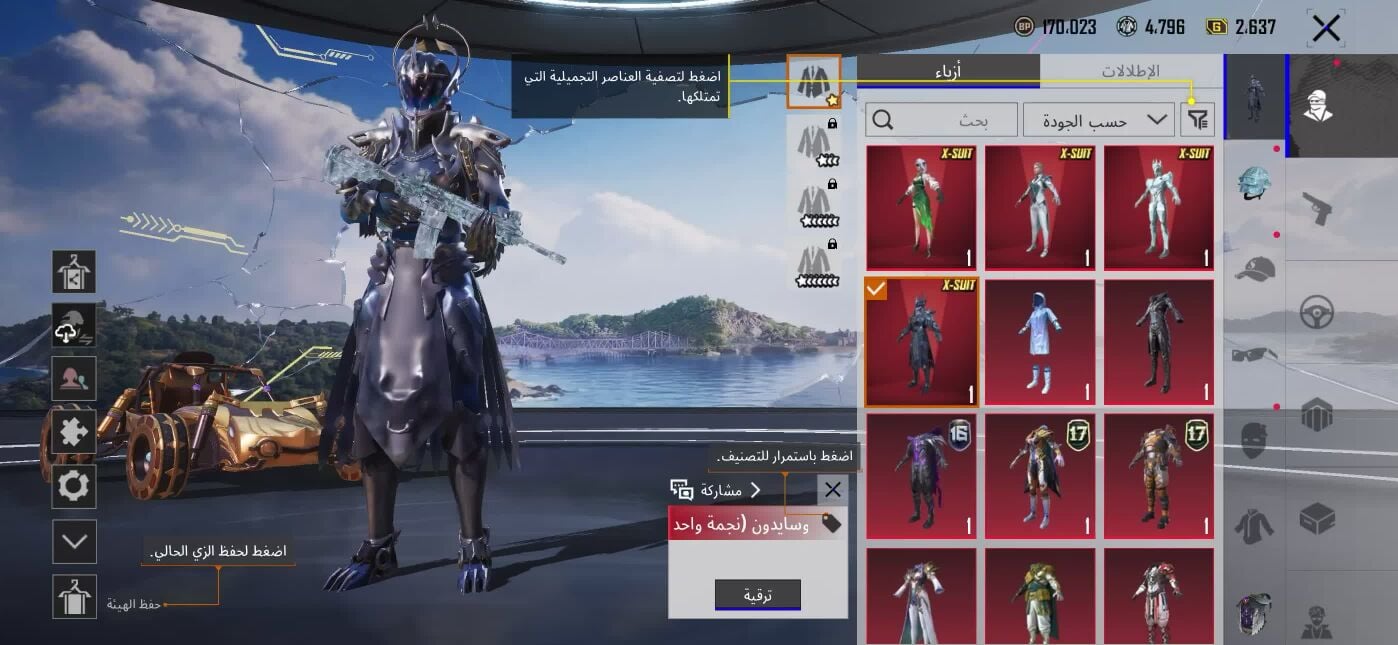Select the أزياء outfits tab

coord(947,71)
